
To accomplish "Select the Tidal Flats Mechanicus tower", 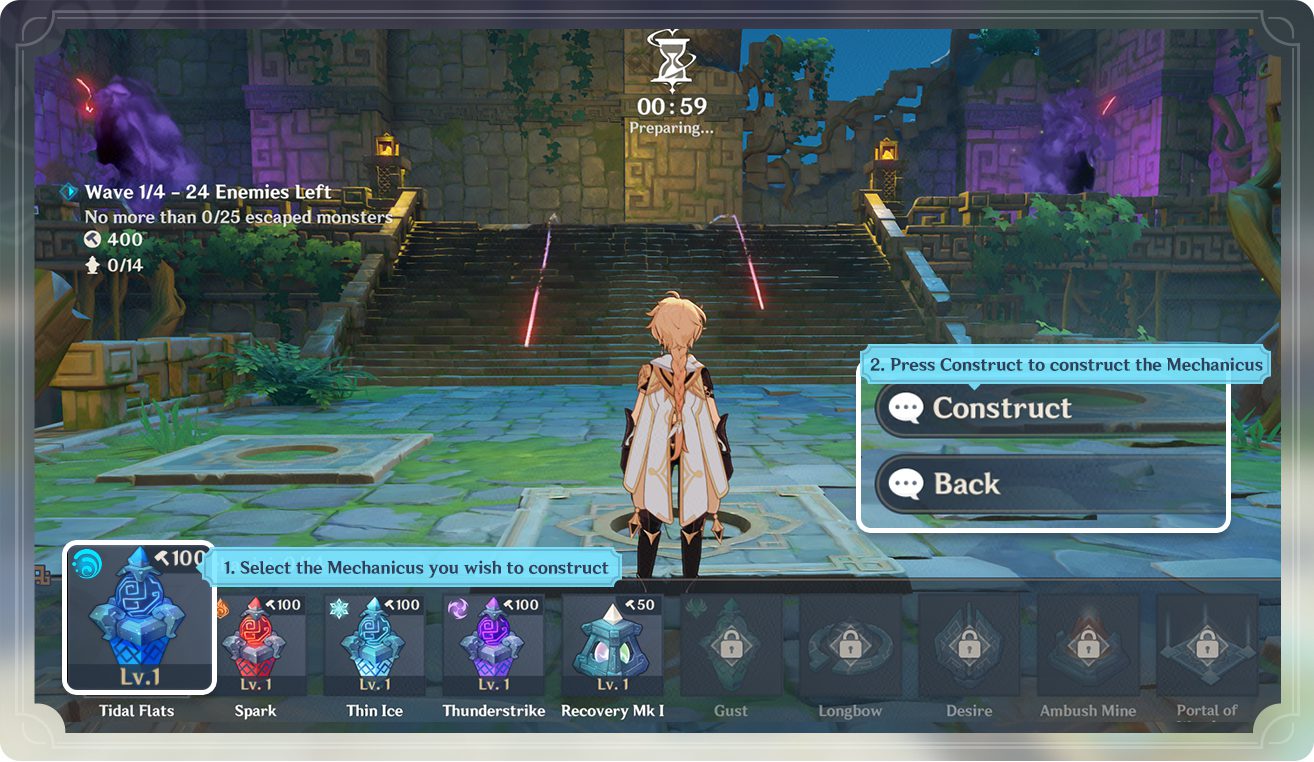I will [x=139, y=618].
